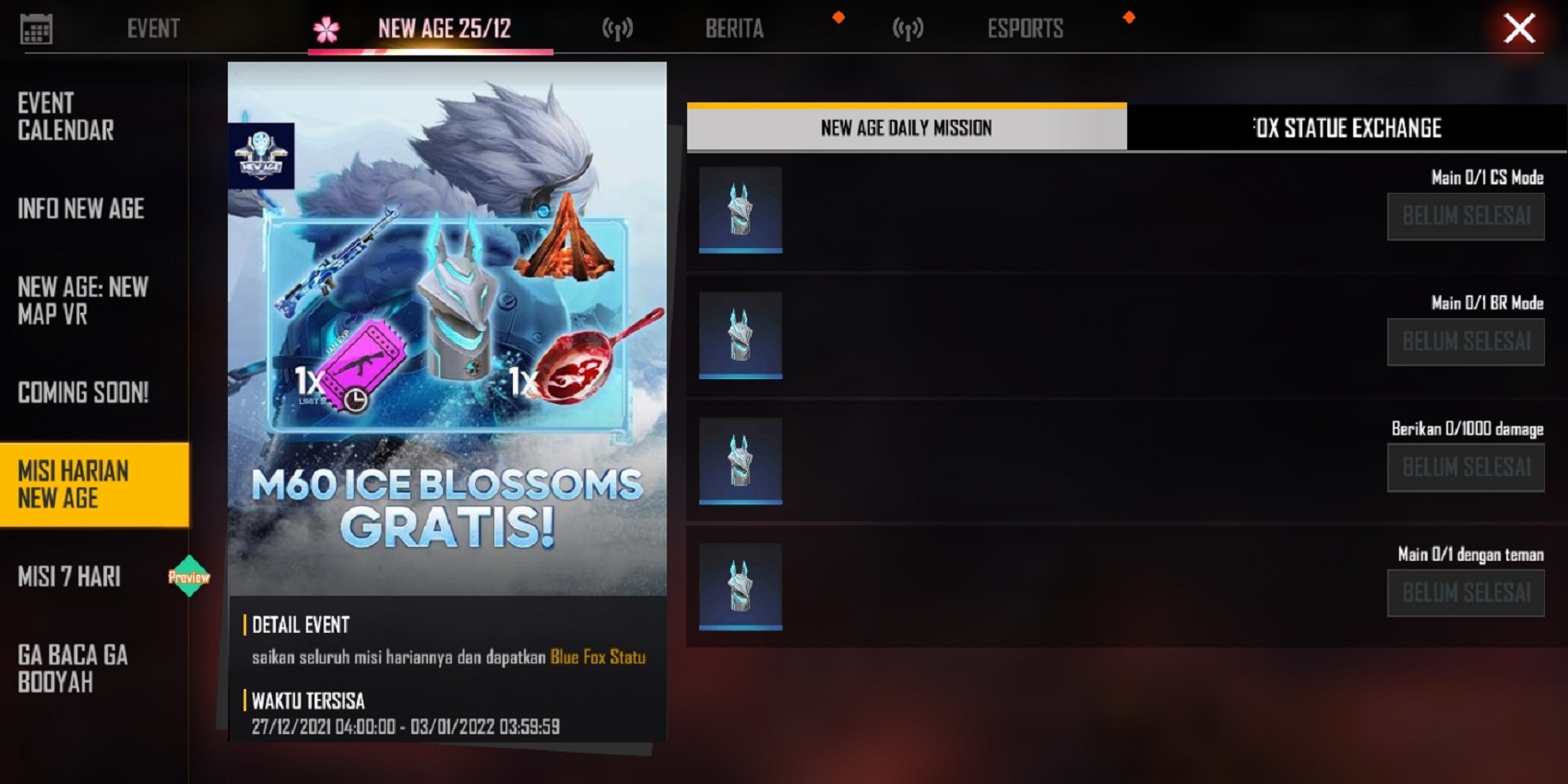The width and height of the screenshot is (1568, 784).
Task: Click the broadcast antenna icon beside NEW AGE tab
Action: (x=616, y=28)
